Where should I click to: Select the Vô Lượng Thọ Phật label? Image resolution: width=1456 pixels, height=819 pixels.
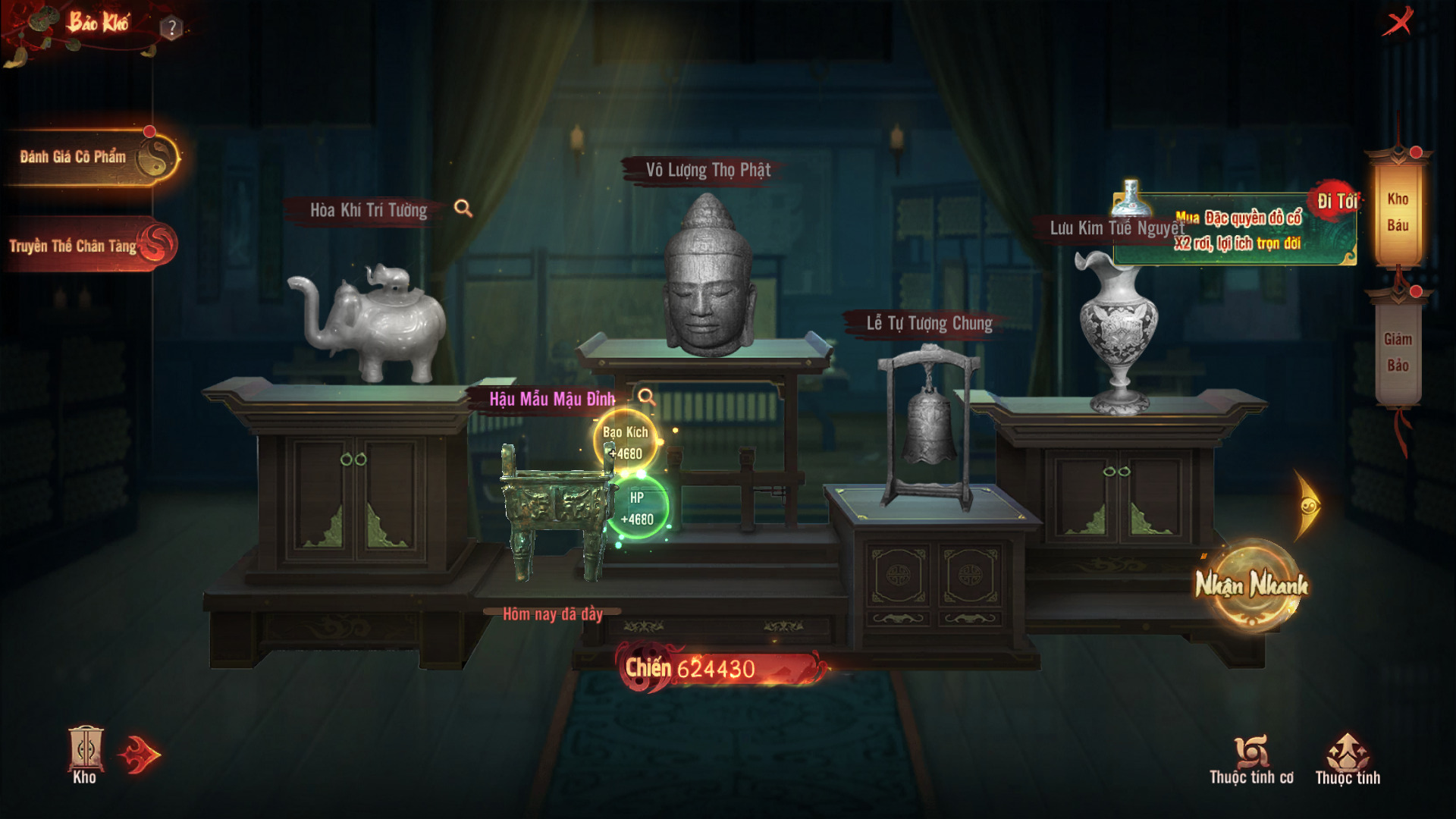point(708,170)
